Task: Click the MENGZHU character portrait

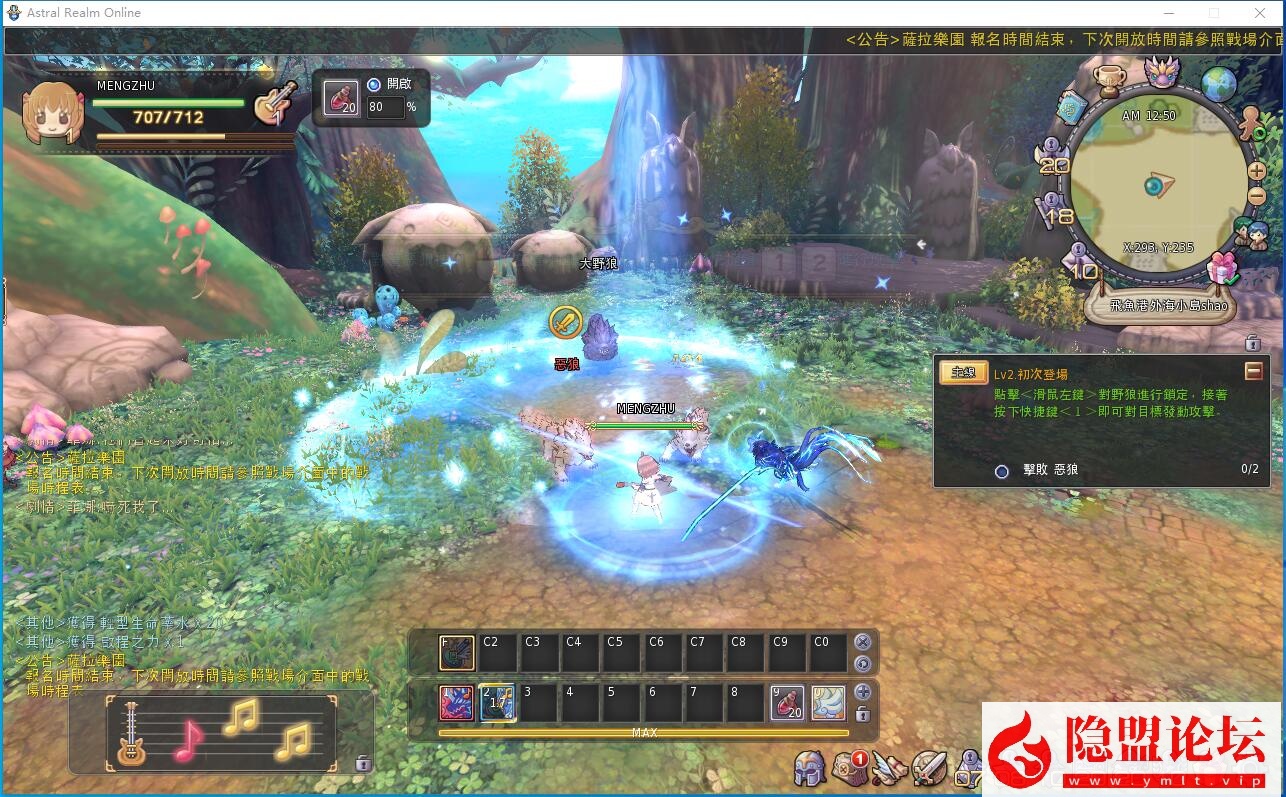Action: (x=51, y=112)
